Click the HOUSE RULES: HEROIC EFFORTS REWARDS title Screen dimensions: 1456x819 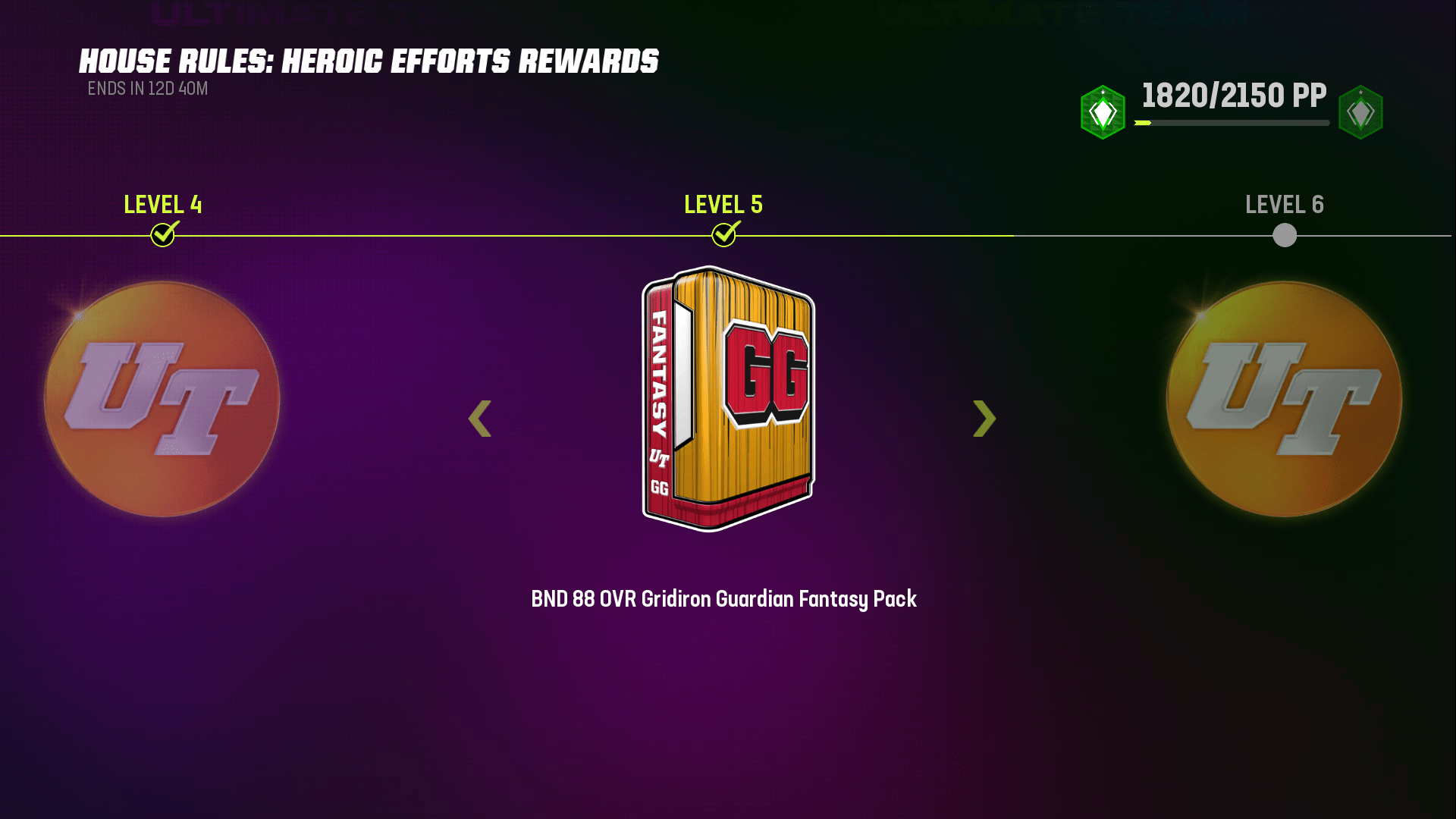point(369,61)
